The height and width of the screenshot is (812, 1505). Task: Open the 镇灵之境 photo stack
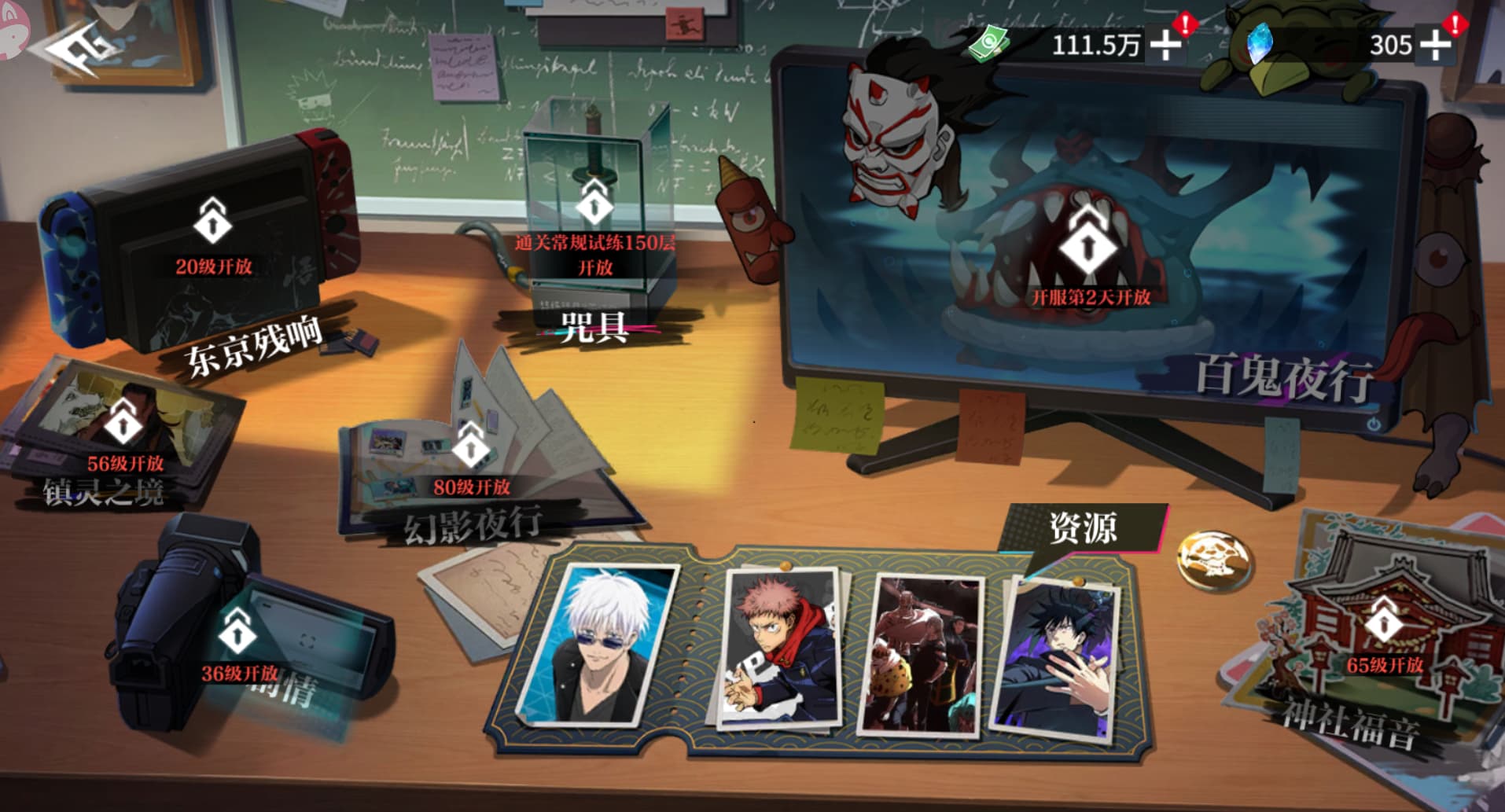coord(123,440)
